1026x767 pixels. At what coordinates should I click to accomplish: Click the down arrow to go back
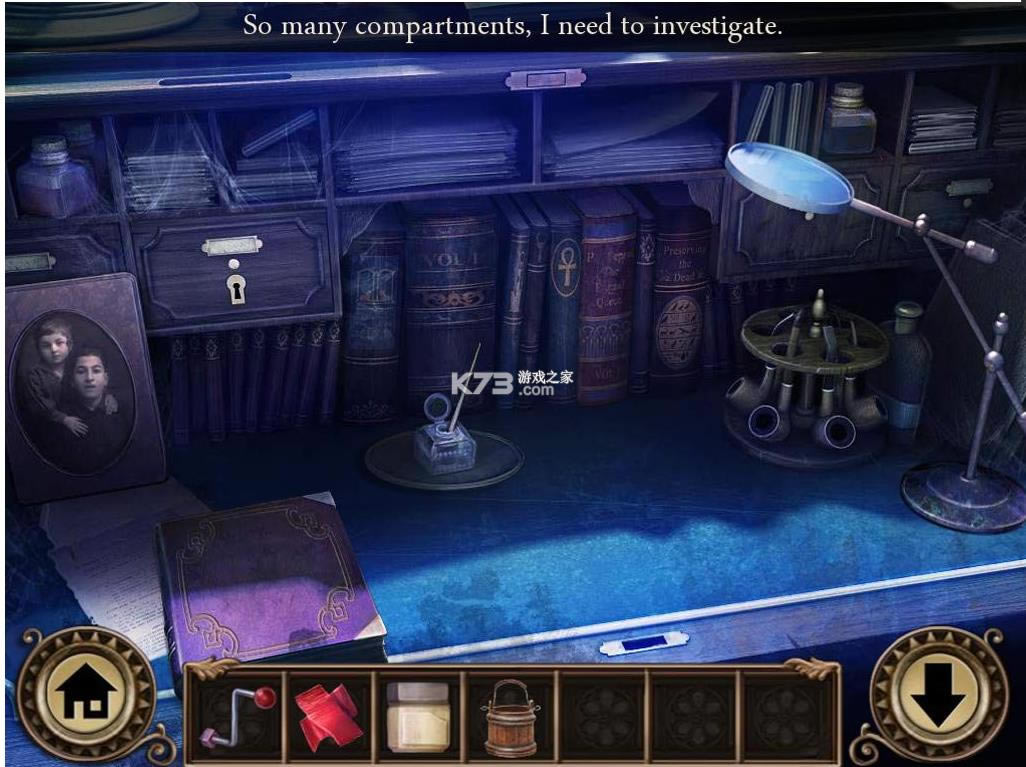pyautogui.click(x=937, y=693)
